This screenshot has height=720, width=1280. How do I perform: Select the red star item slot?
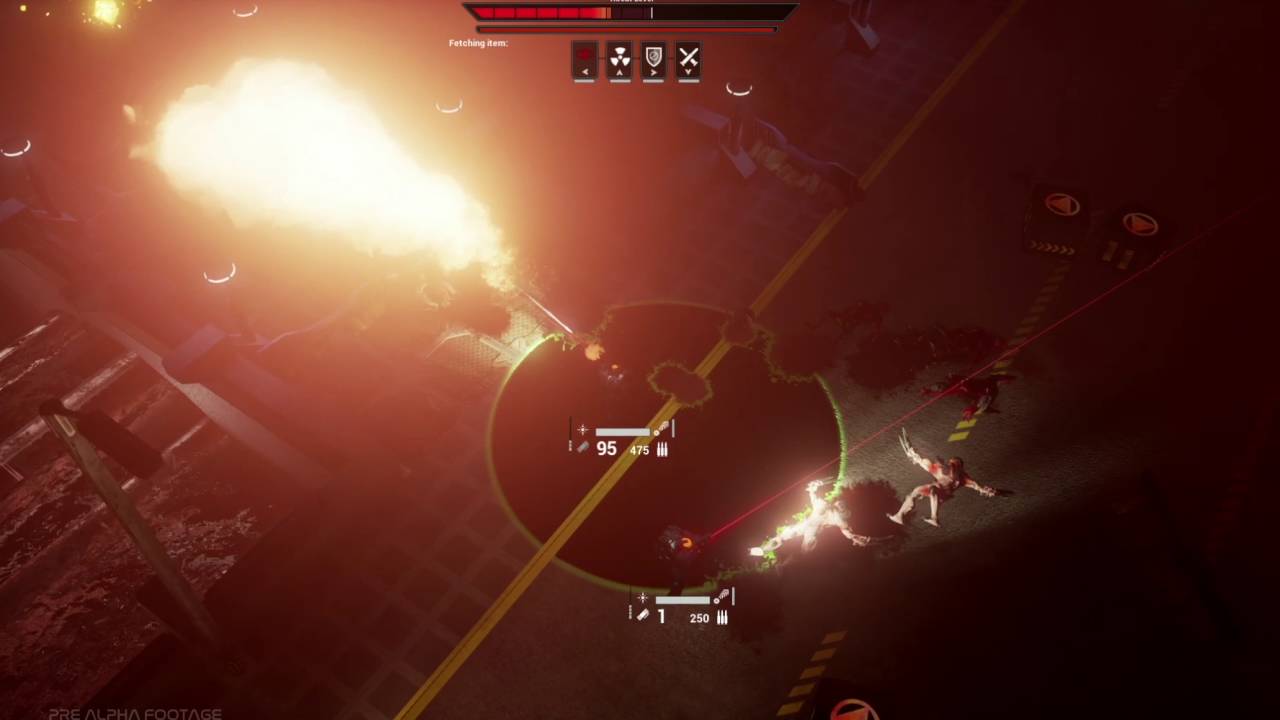pyautogui.click(x=585, y=57)
